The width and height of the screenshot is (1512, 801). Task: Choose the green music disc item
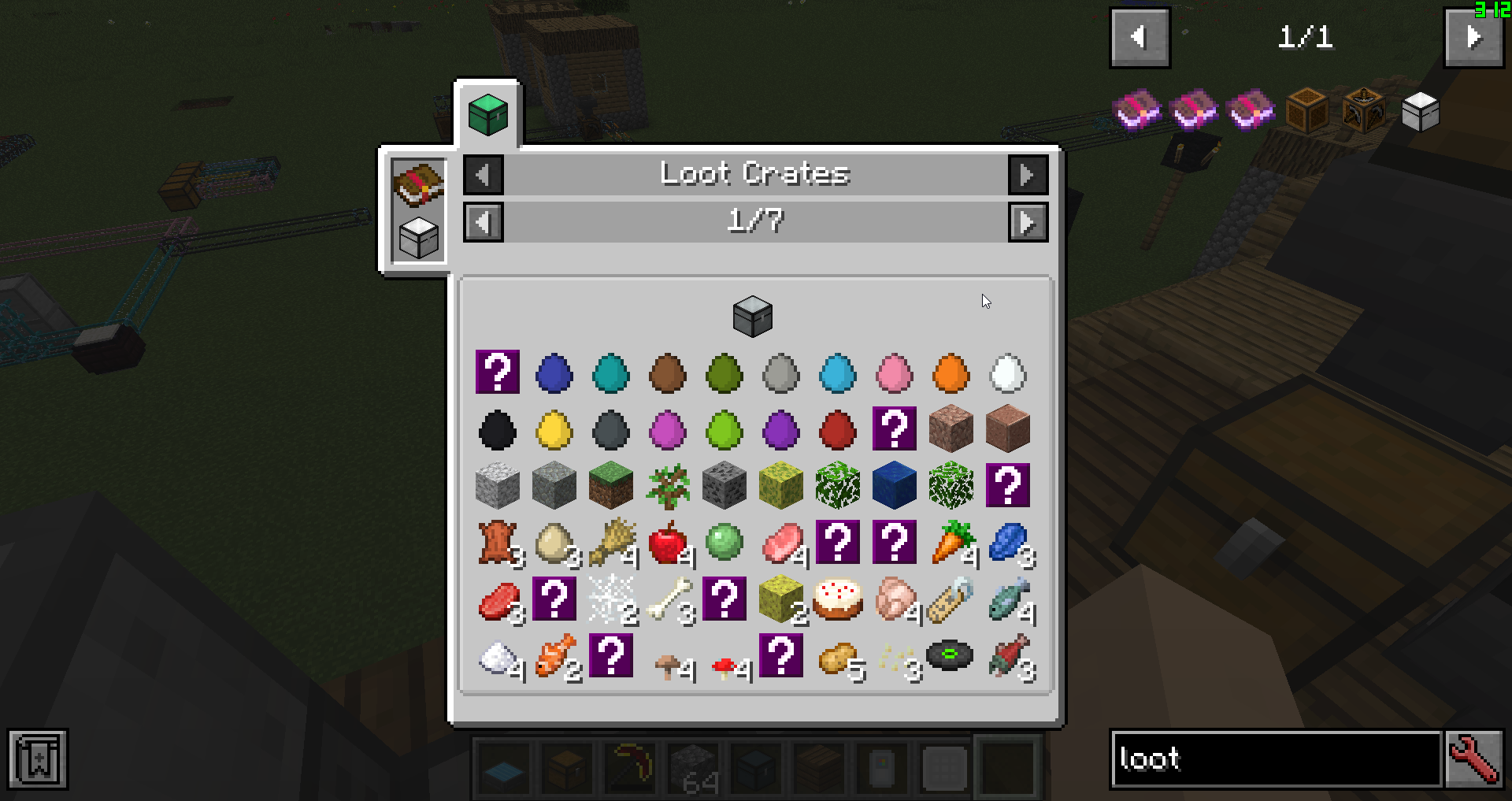pos(951,656)
